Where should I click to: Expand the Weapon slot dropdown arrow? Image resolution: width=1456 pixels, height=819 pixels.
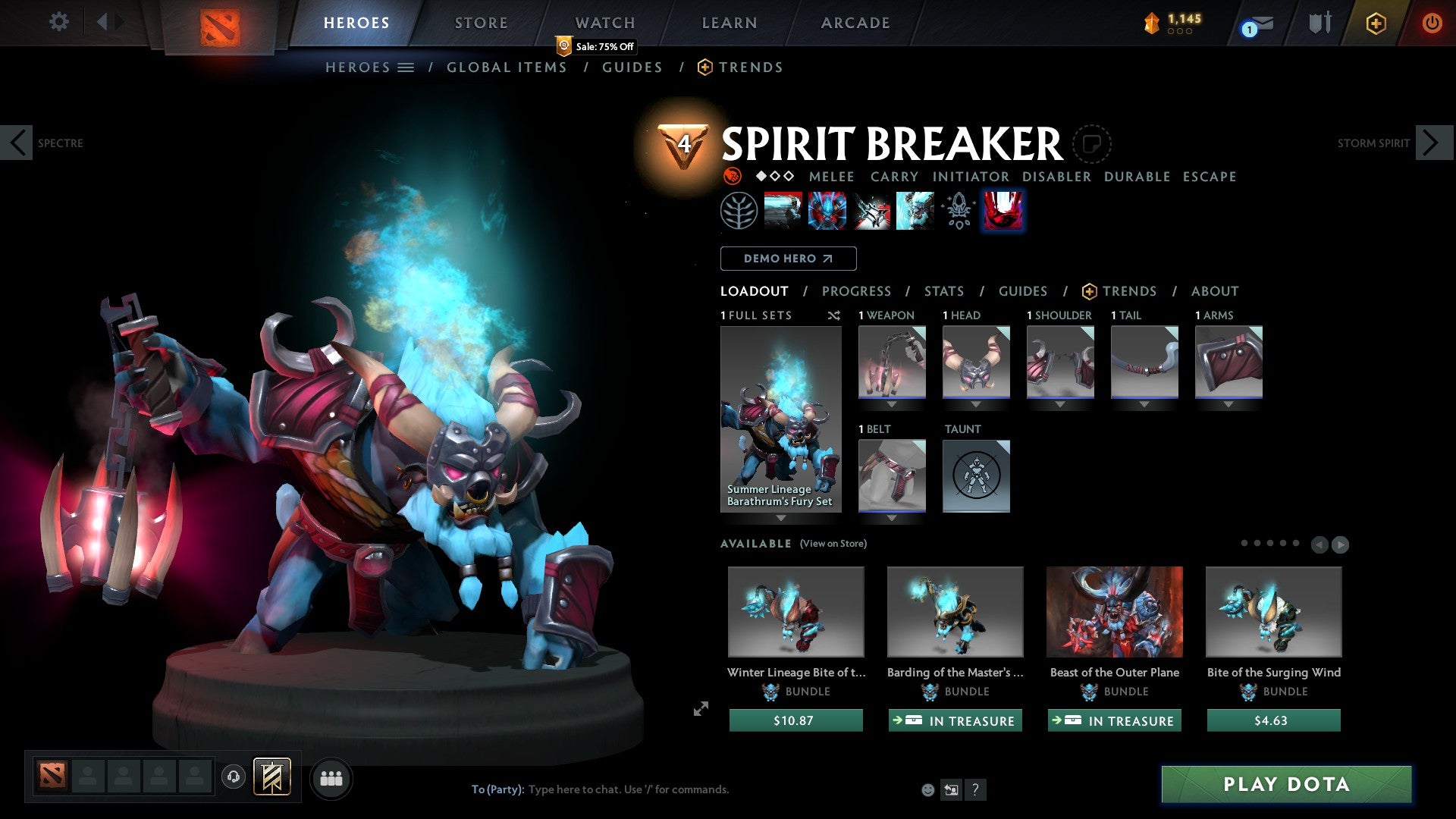click(892, 404)
